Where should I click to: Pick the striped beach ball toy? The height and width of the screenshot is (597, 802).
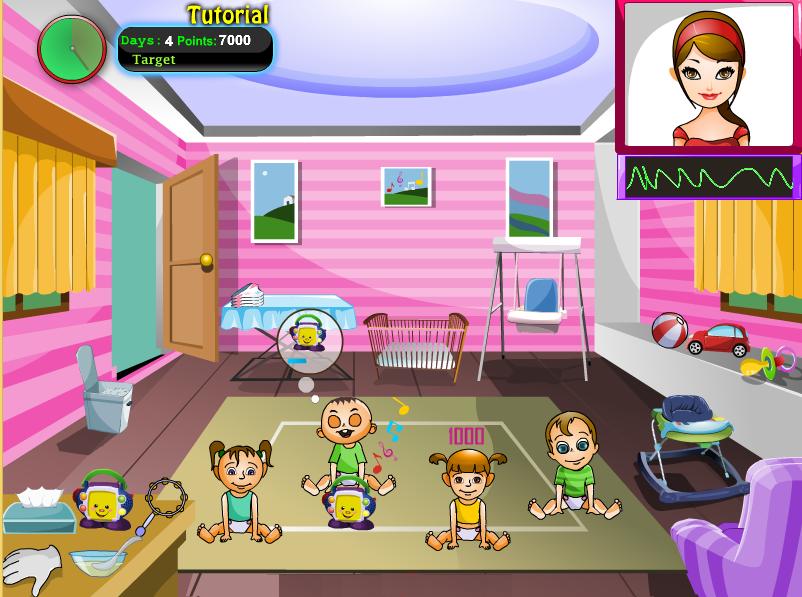pyautogui.click(x=669, y=330)
